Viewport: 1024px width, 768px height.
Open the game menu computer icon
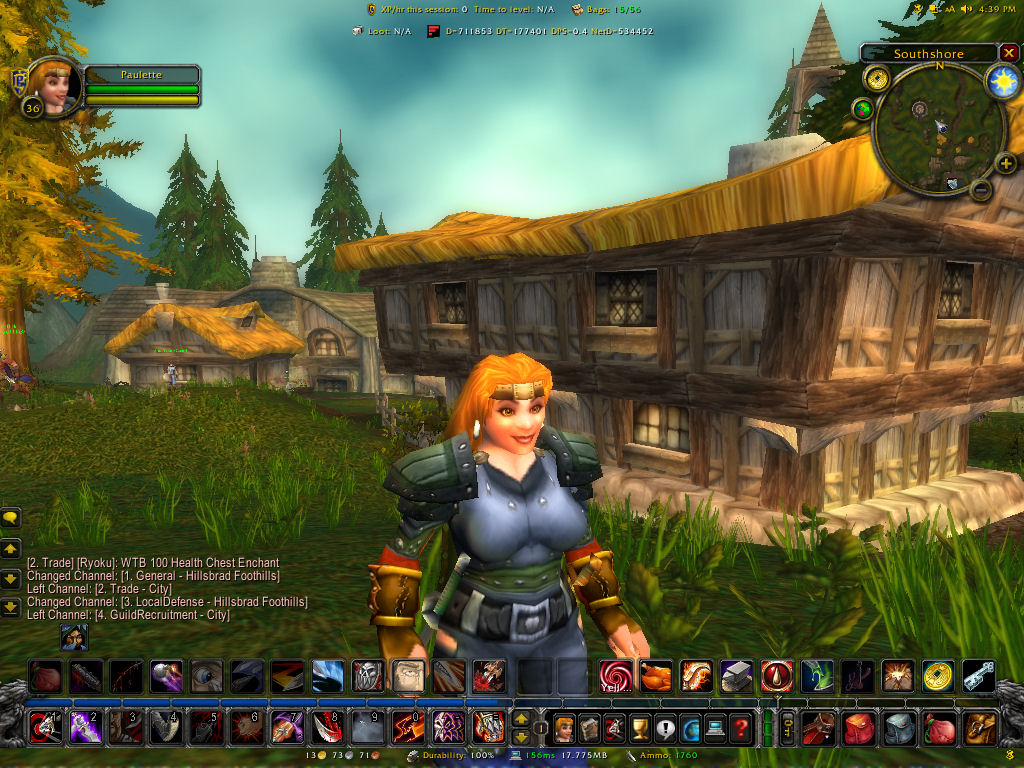pyautogui.click(x=715, y=727)
